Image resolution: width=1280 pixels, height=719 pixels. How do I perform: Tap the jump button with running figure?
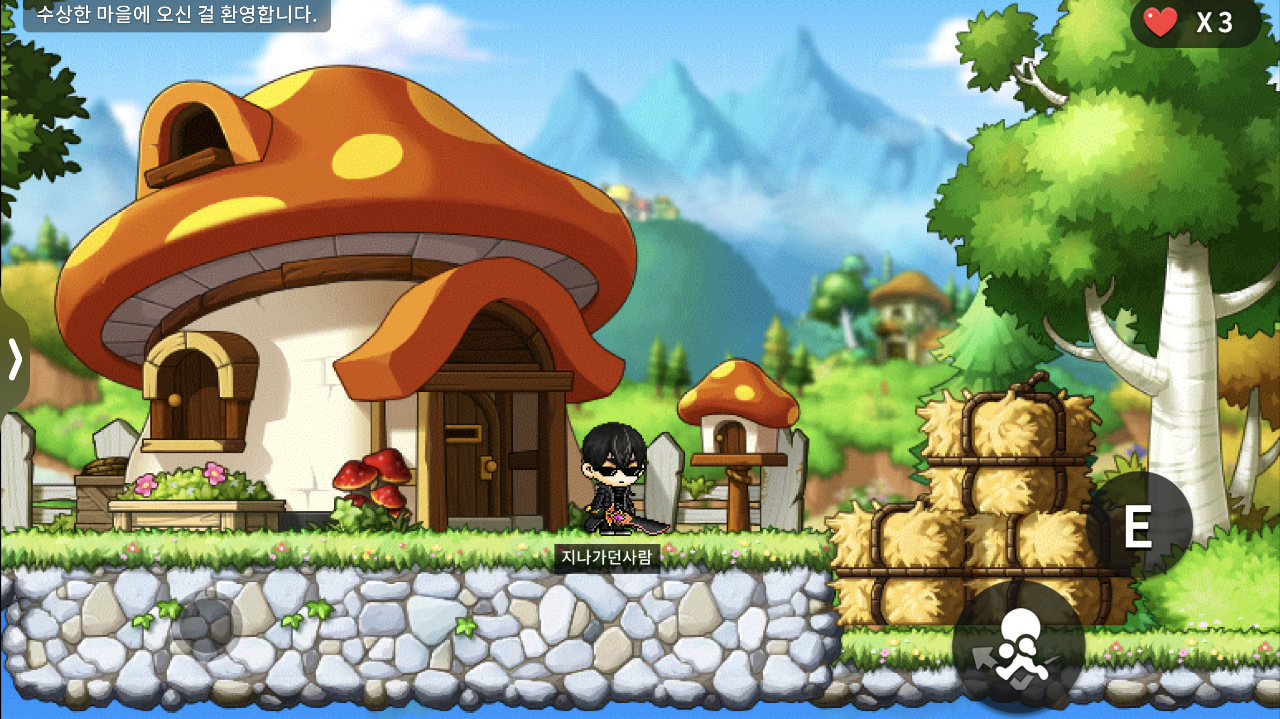pos(1018,646)
